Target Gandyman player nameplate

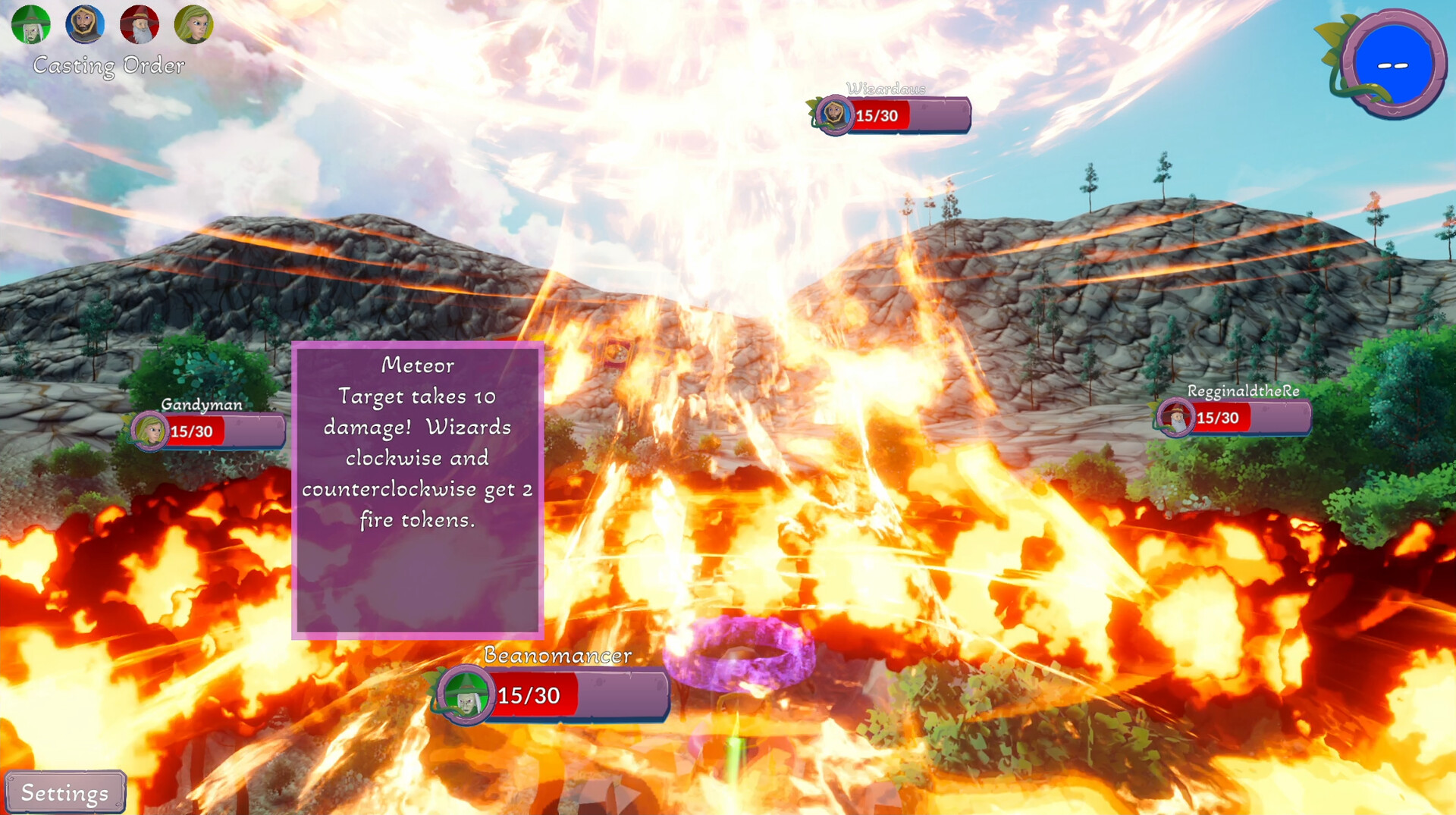point(208,431)
